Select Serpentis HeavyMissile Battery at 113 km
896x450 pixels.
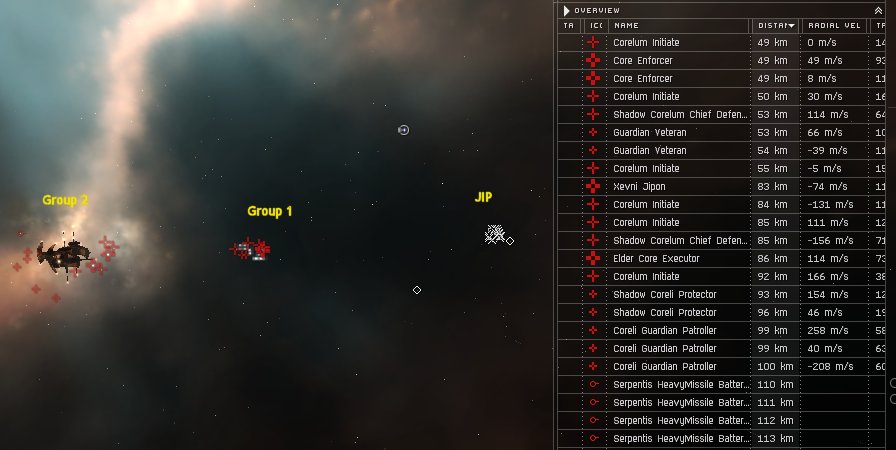tap(680, 439)
